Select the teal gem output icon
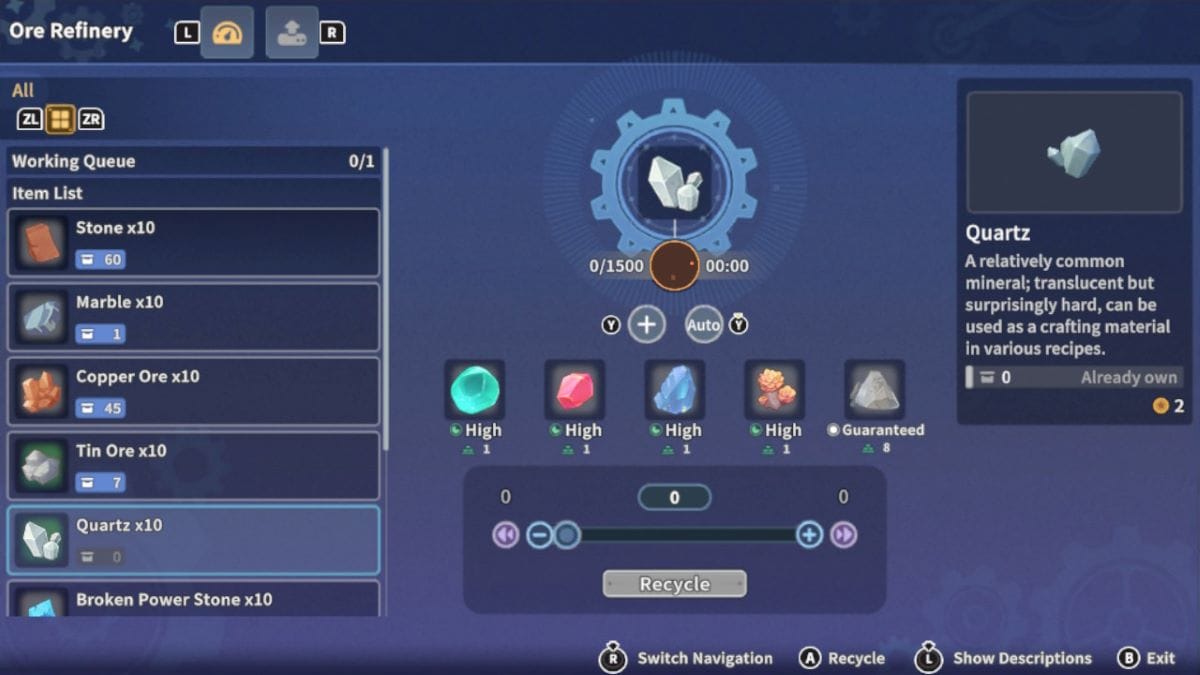 point(474,389)
